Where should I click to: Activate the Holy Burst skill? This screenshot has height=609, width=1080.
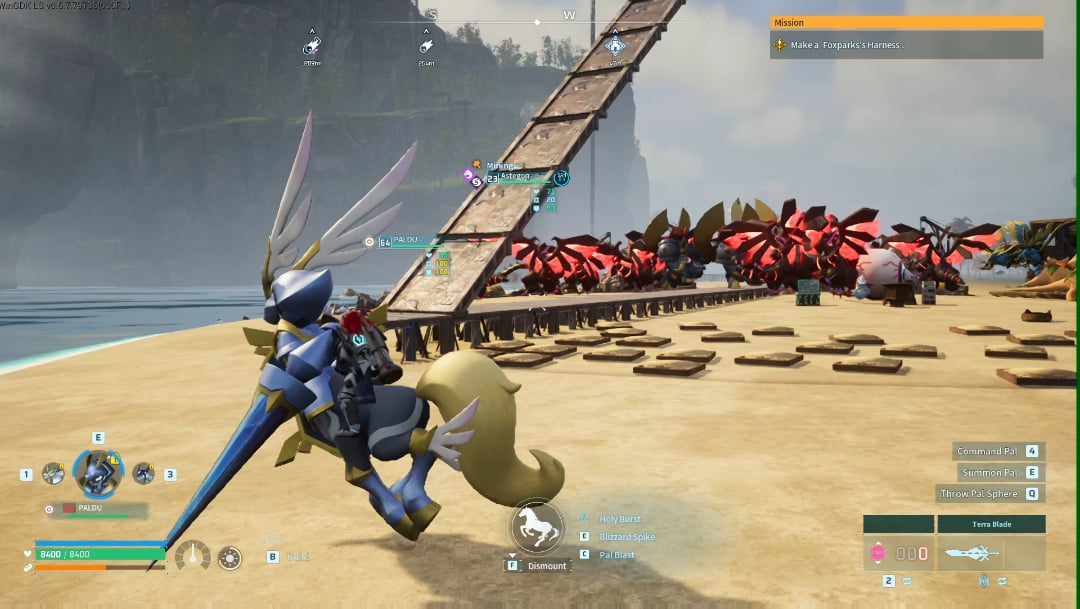coord(619,519)
